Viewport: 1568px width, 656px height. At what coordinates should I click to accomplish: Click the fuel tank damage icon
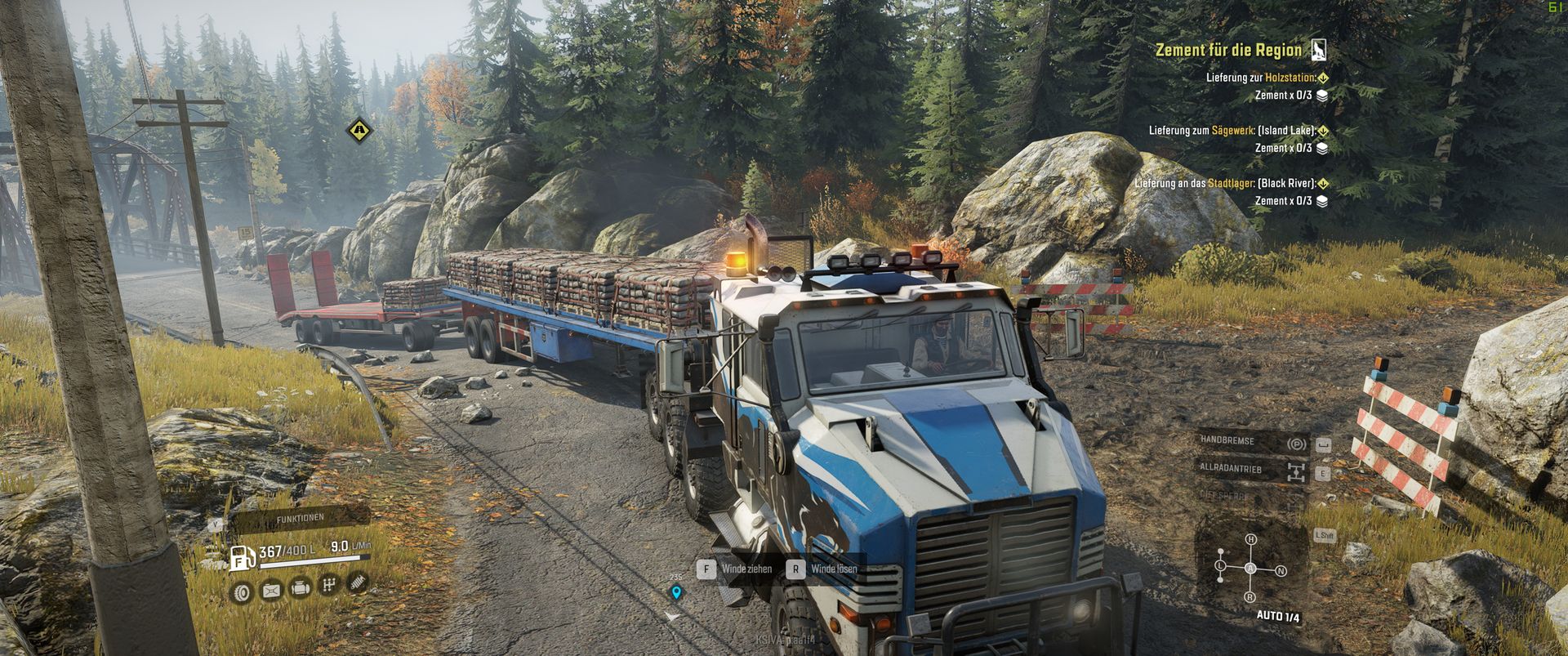tap(271, 589)
